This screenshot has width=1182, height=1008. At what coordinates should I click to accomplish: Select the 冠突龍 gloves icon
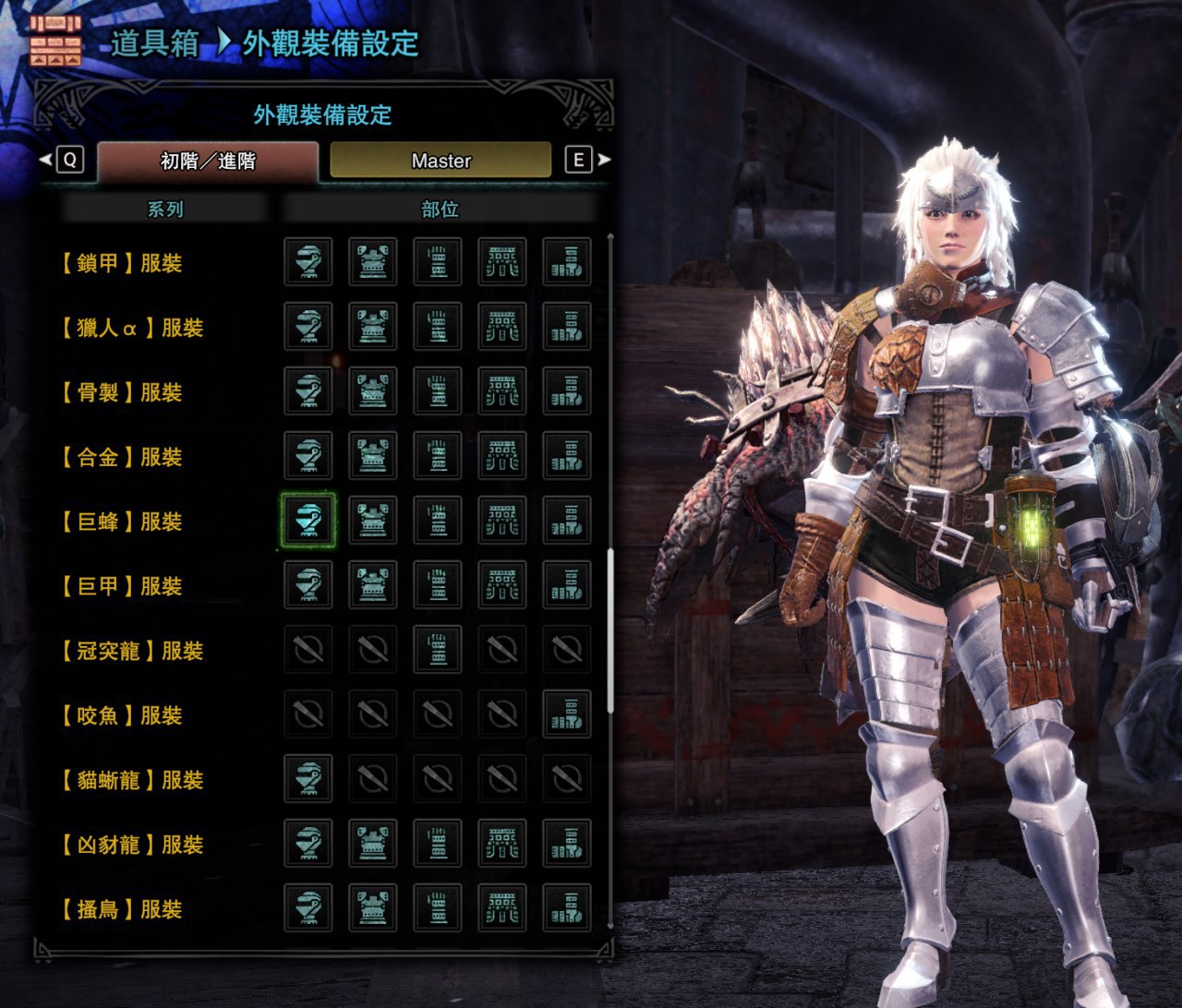(438, 650)
